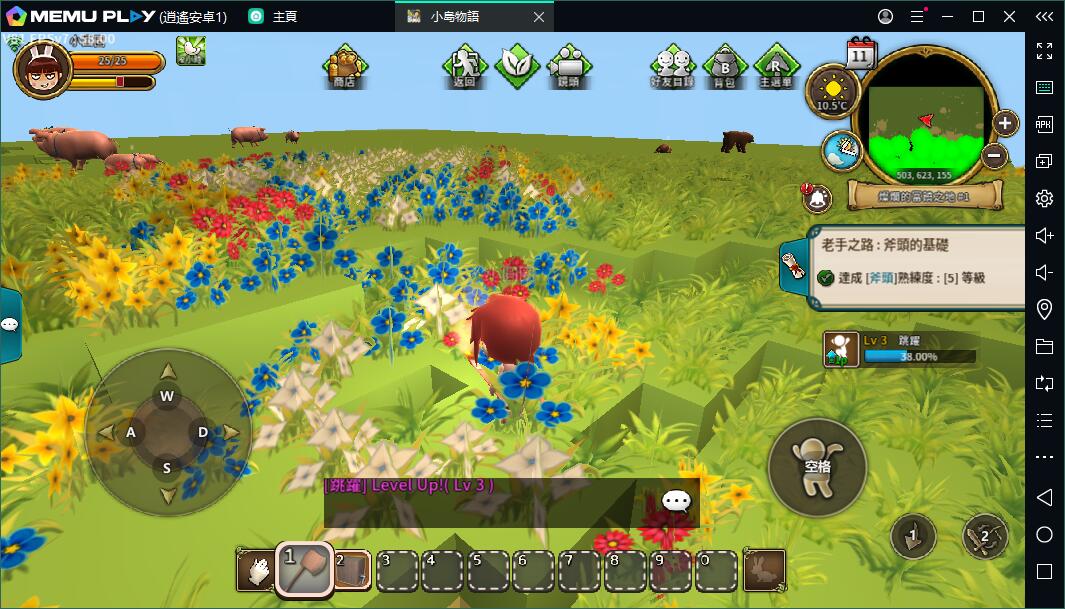Open the rabbit icon beside the hotbar
The width and height of the screenshot is (1065, 609).
click(764, 571)
